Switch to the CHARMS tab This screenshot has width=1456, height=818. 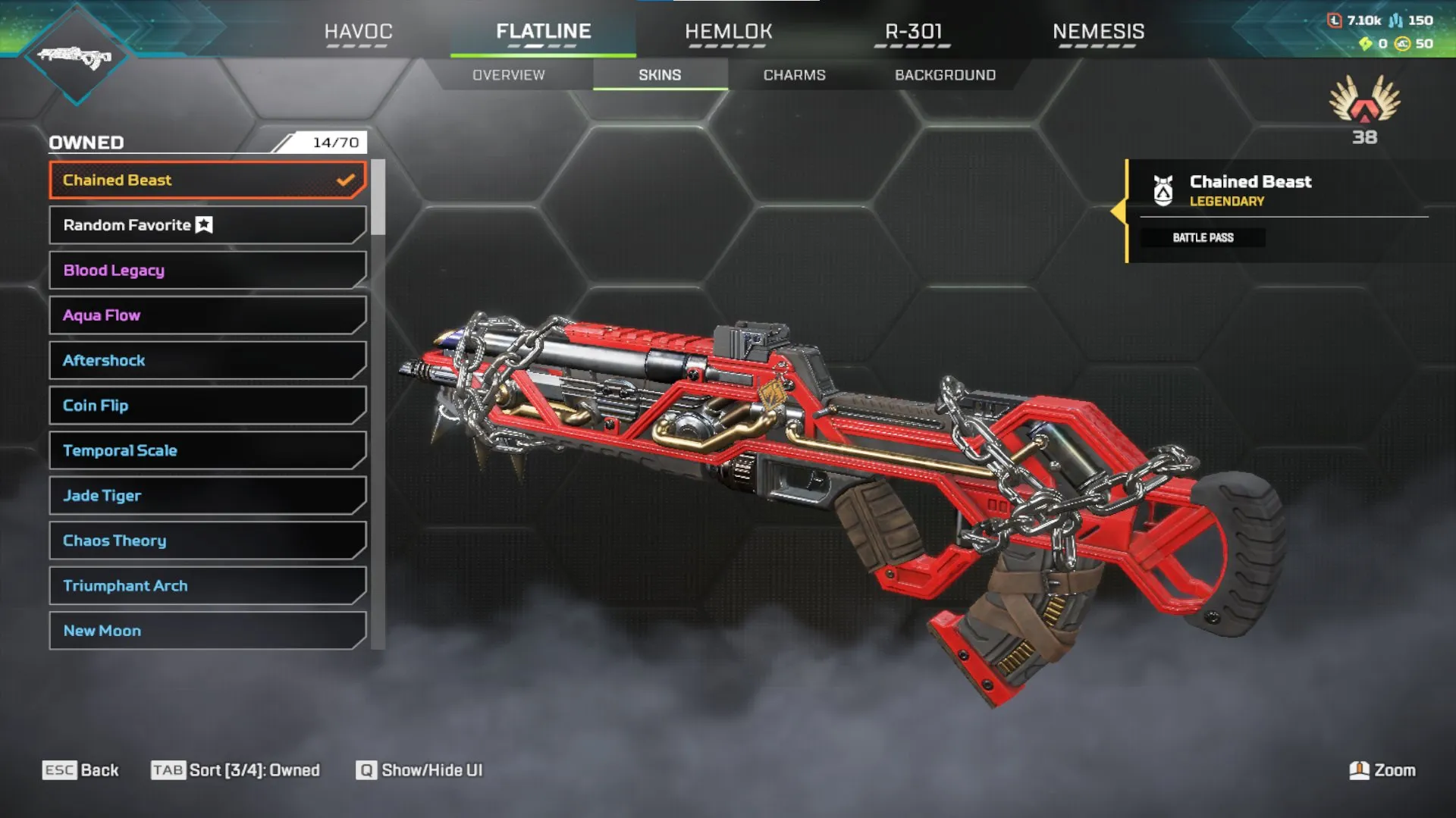[794, 74]
